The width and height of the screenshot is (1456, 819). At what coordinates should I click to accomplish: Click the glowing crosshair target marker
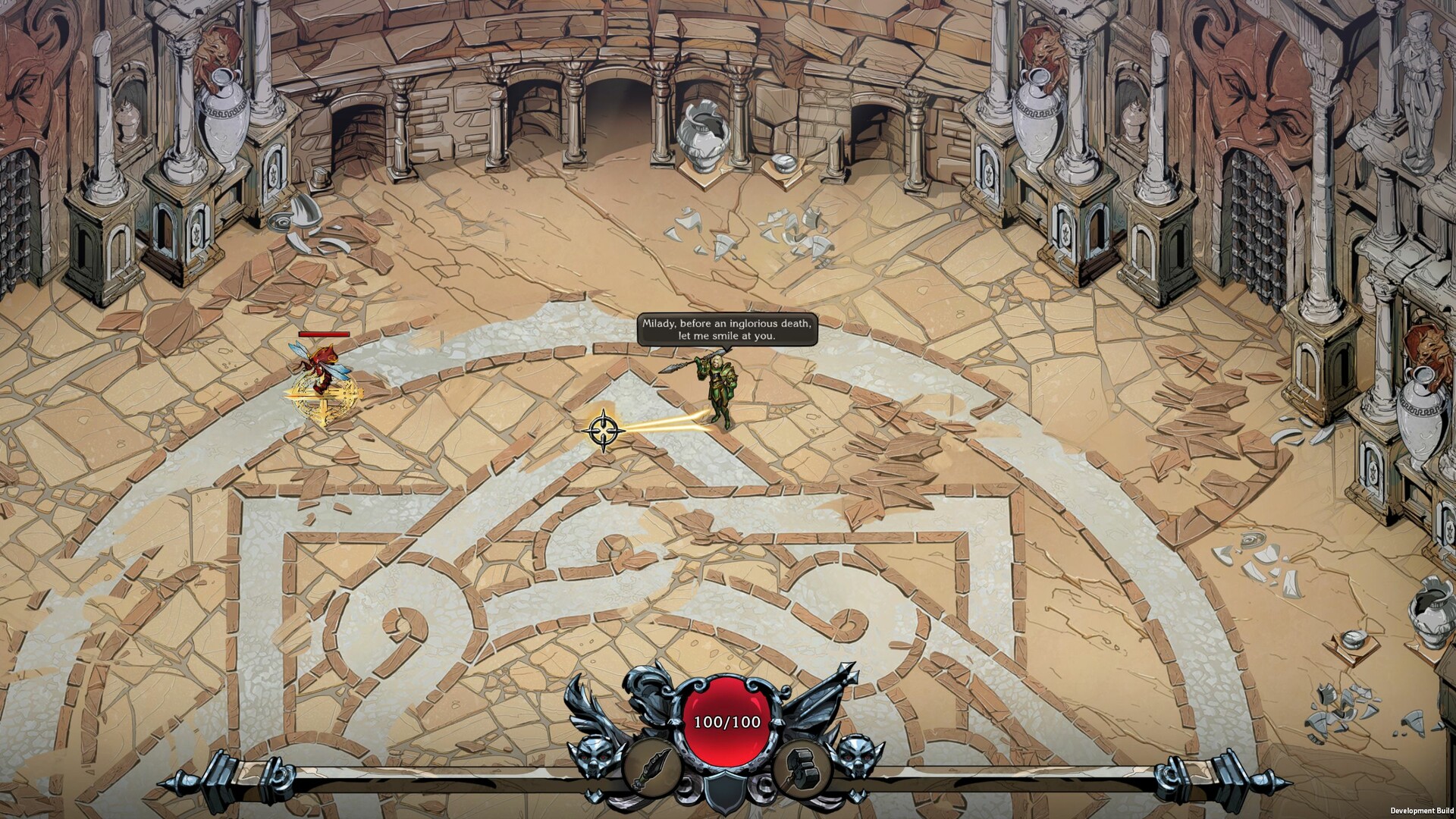click(x=603, y=432)
